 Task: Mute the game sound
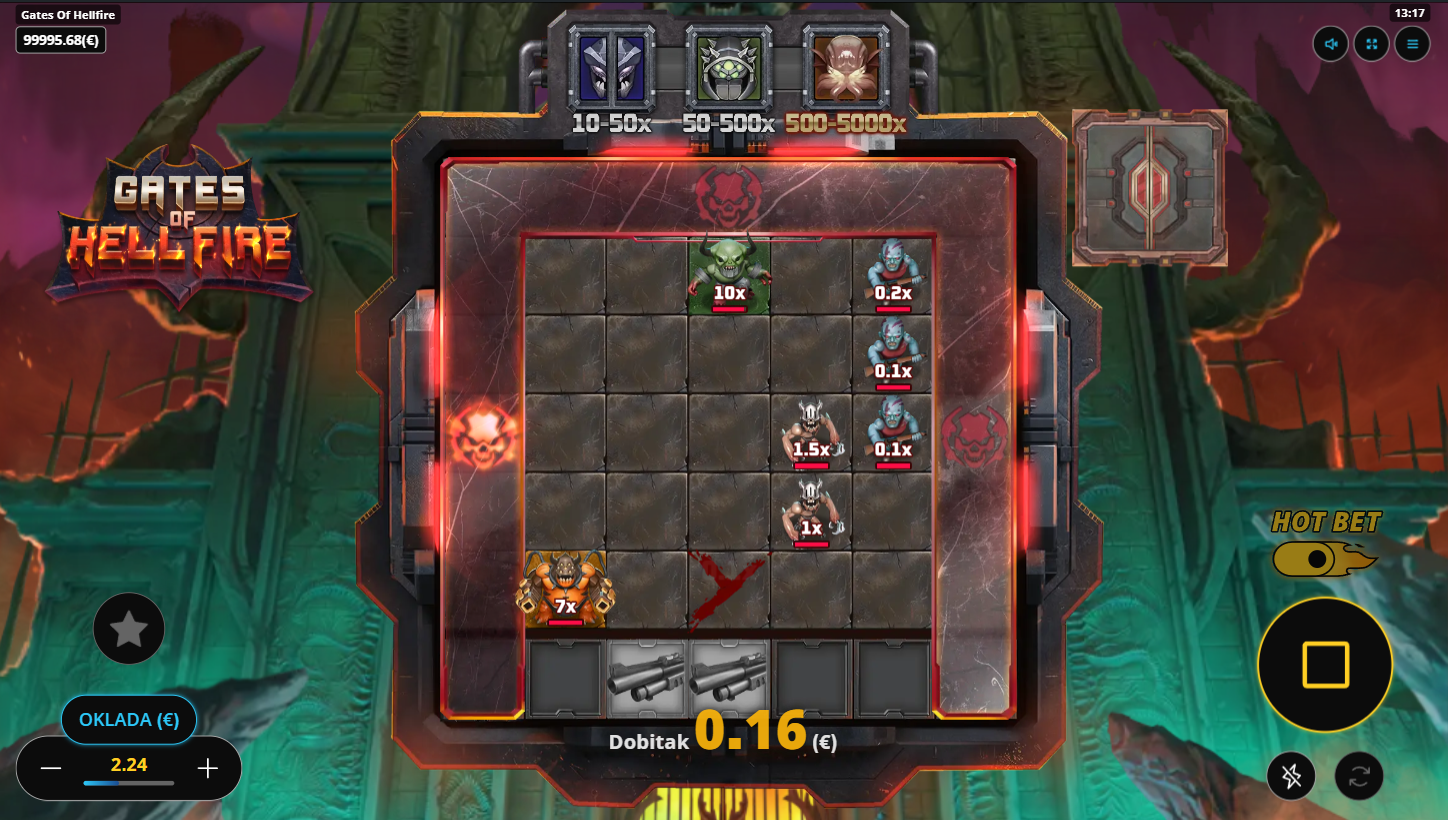click(x=1331, y=44)
